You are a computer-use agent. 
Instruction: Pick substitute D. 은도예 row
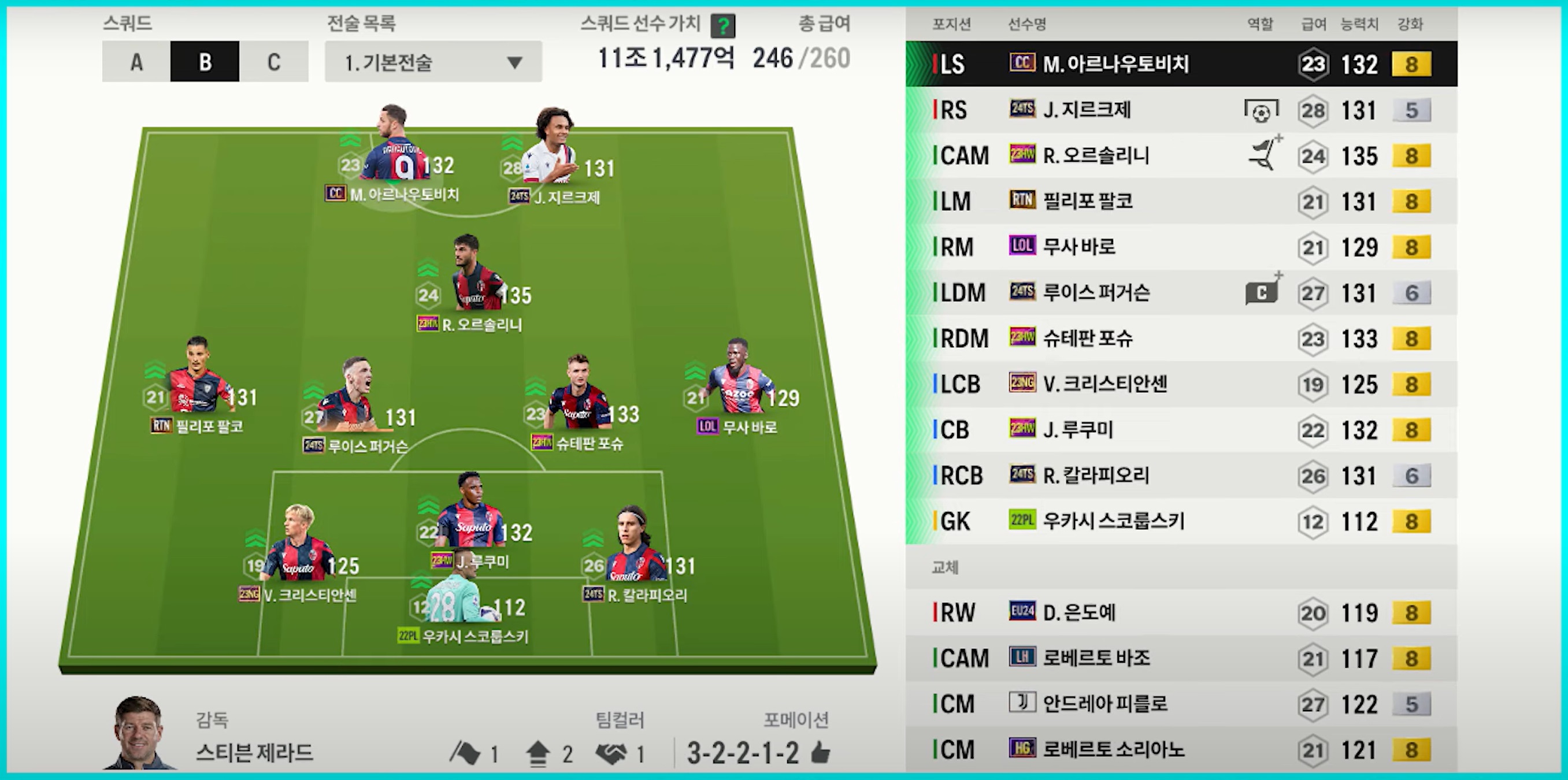click(1181, 612)
